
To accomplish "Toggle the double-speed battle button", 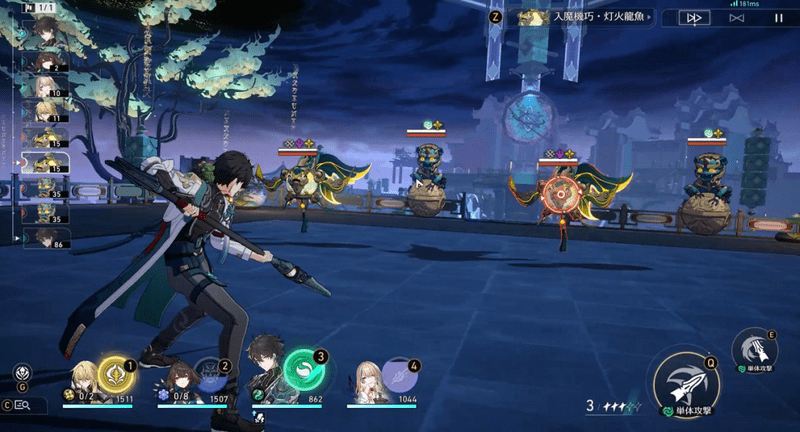I will point(693,17).
